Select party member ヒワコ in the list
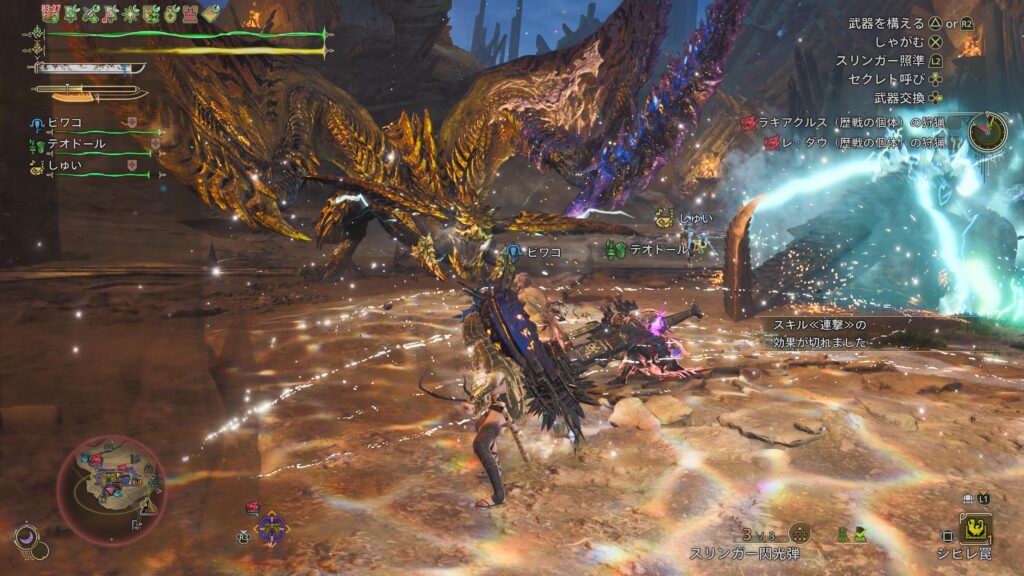Screen dimensions: 1024x576 point(62,123)
